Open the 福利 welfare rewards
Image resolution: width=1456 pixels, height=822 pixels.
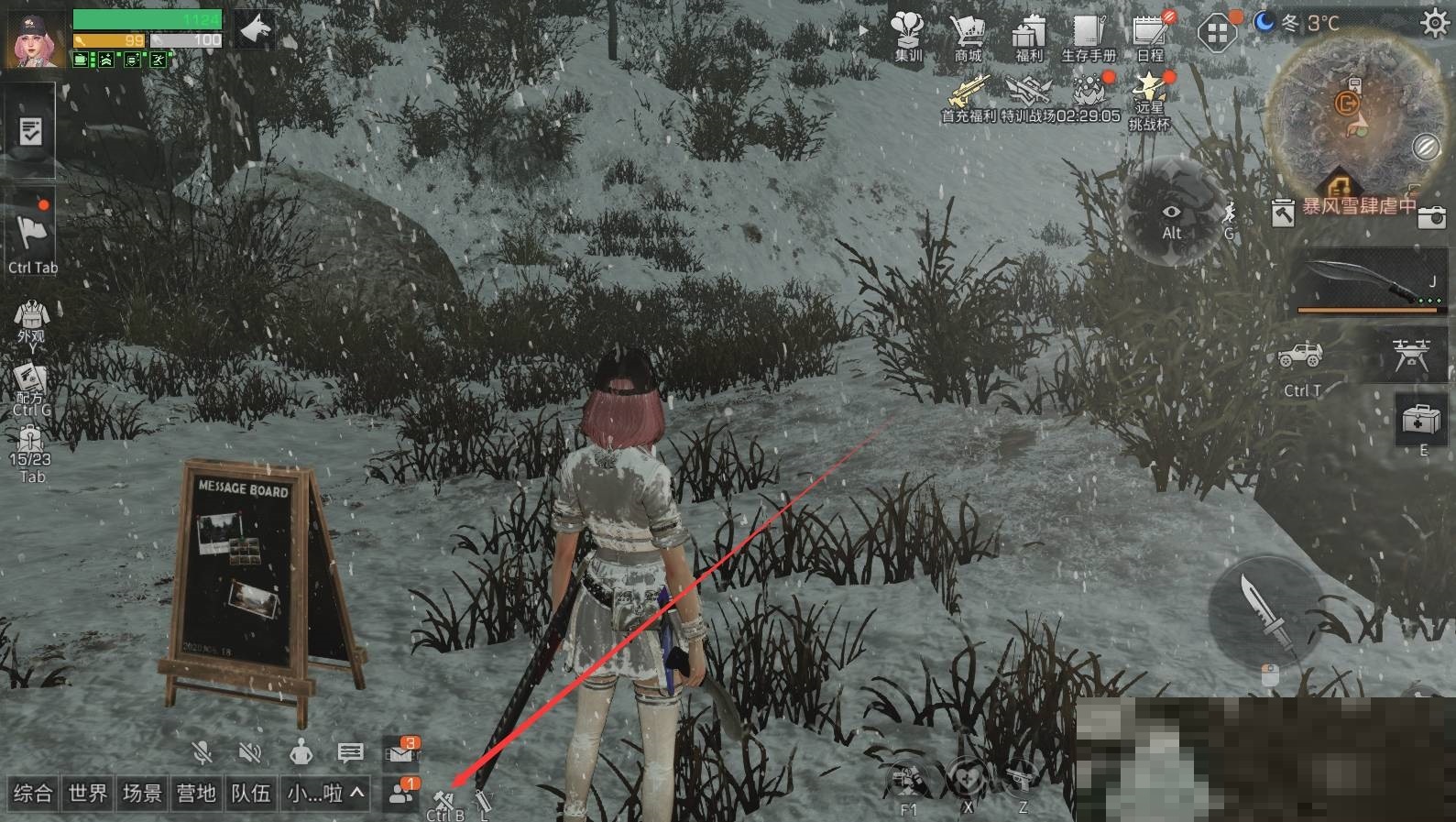coord(1028,35)
